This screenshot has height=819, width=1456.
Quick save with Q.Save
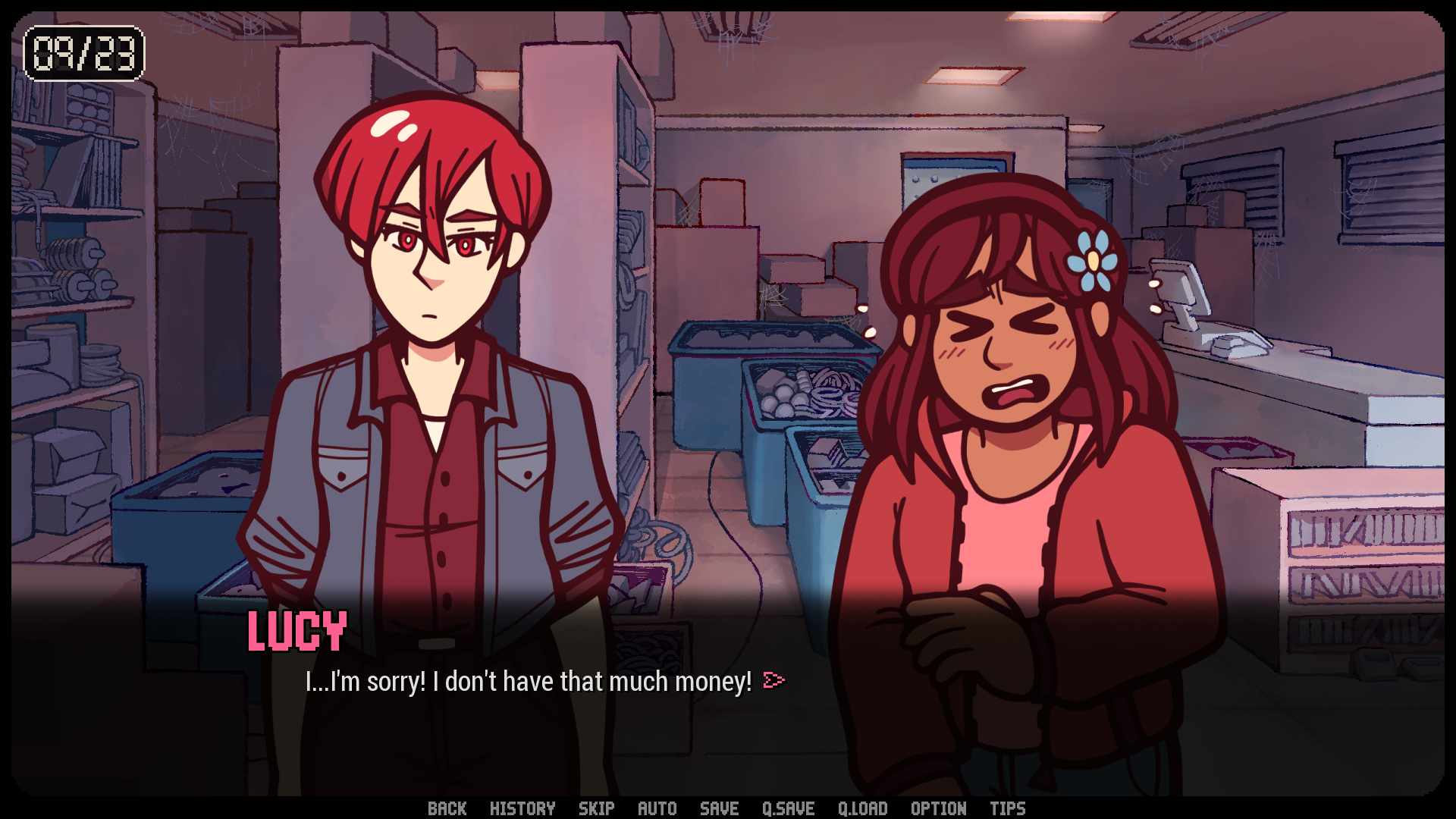(788, 808)
